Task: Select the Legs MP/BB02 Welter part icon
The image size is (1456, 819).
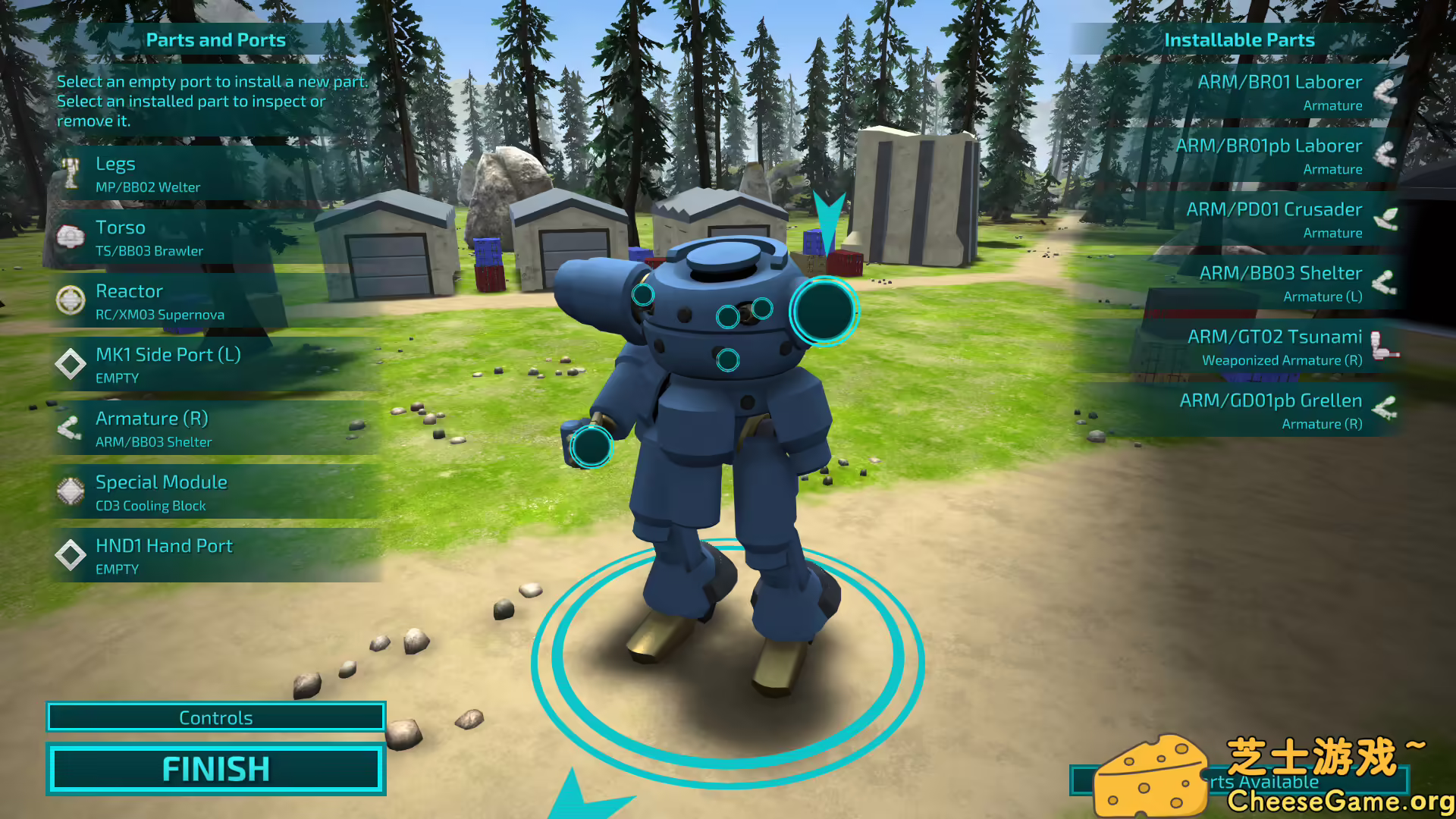Action: (x=72, y=173)
